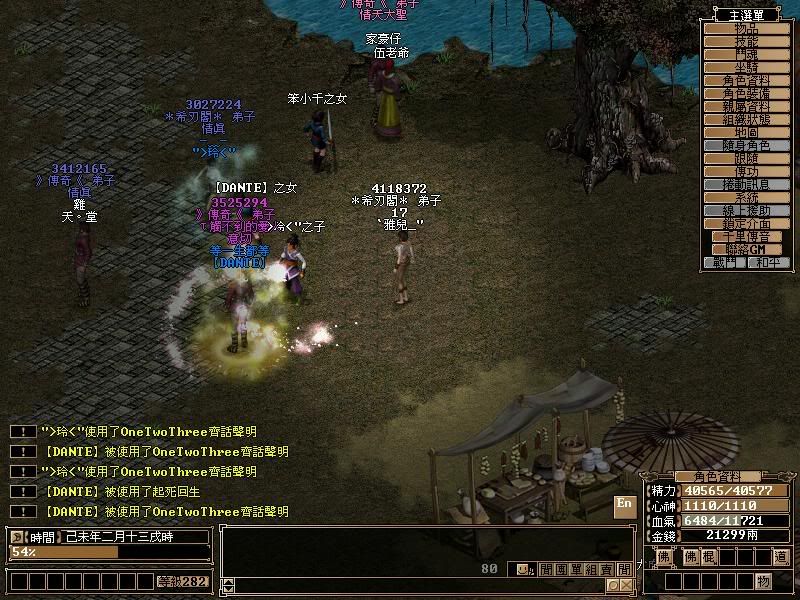Switch to 戰鬥 combat mode
Image resolution: width=800 pixels, height=600 pixels.
[725, 262]
